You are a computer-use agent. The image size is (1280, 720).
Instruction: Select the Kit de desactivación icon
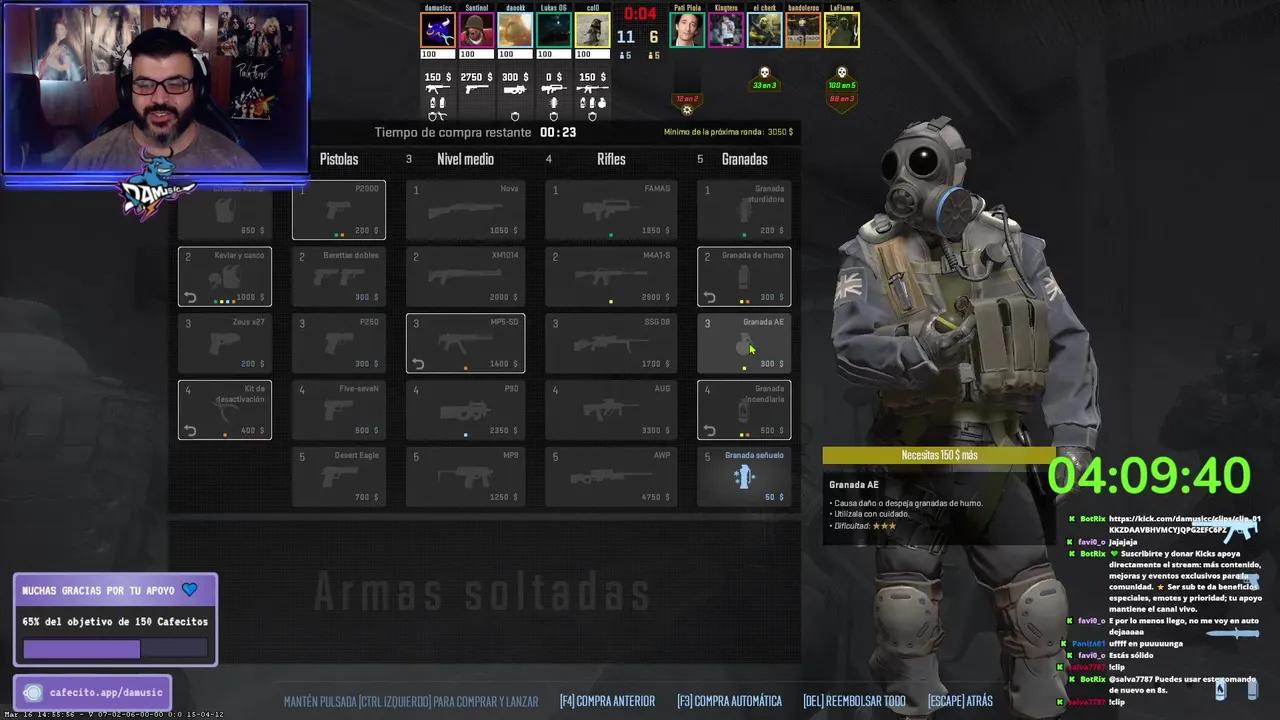point(224,410)
